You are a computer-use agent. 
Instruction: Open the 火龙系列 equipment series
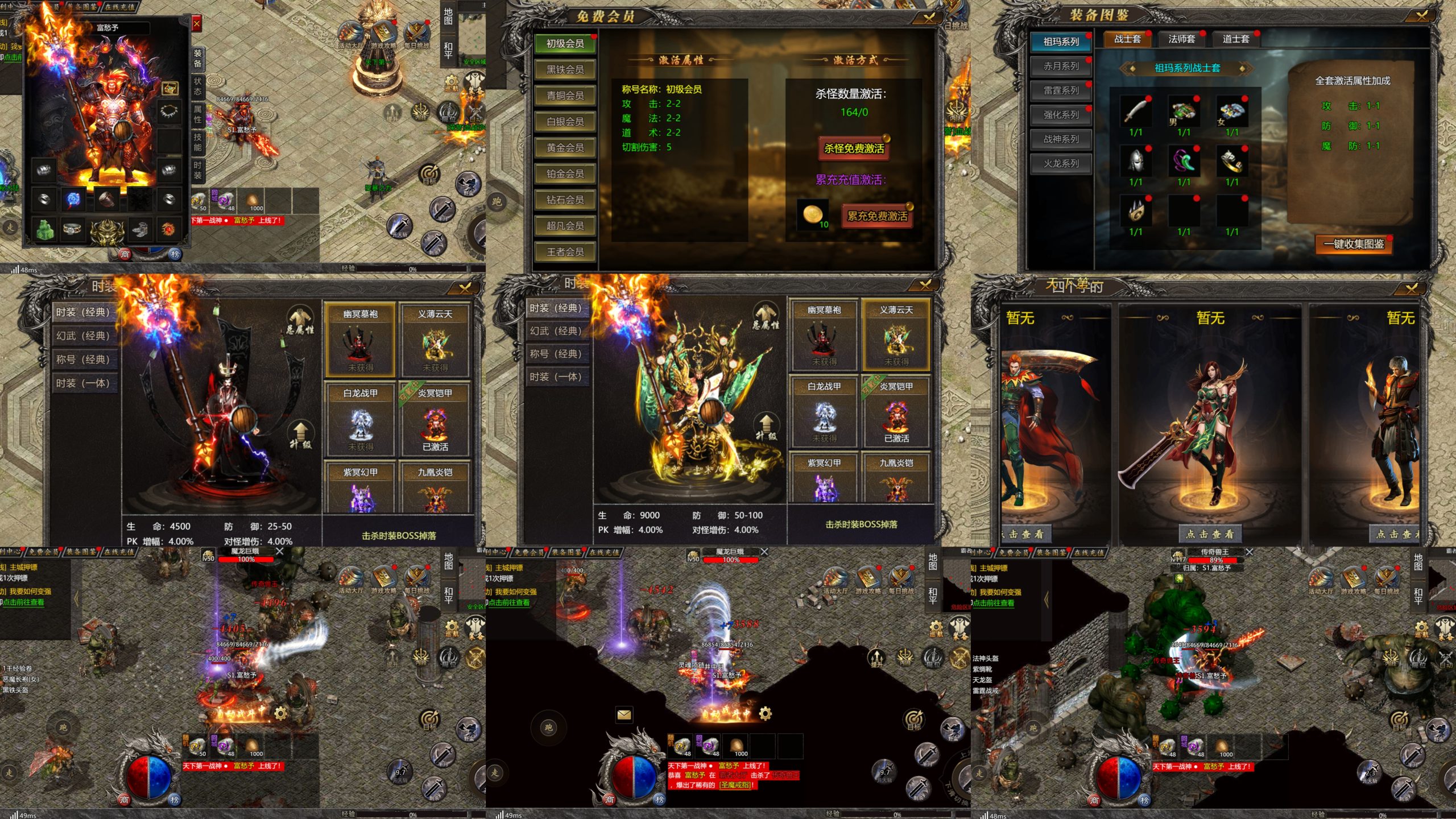tap(1061, 164)
